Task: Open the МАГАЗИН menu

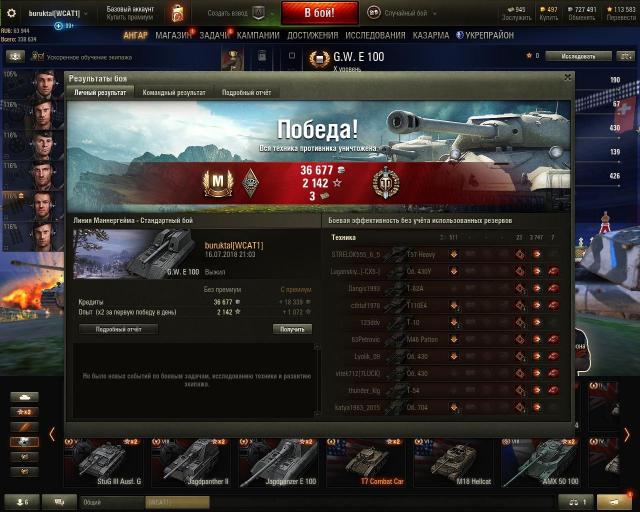Action: [174, 35]
